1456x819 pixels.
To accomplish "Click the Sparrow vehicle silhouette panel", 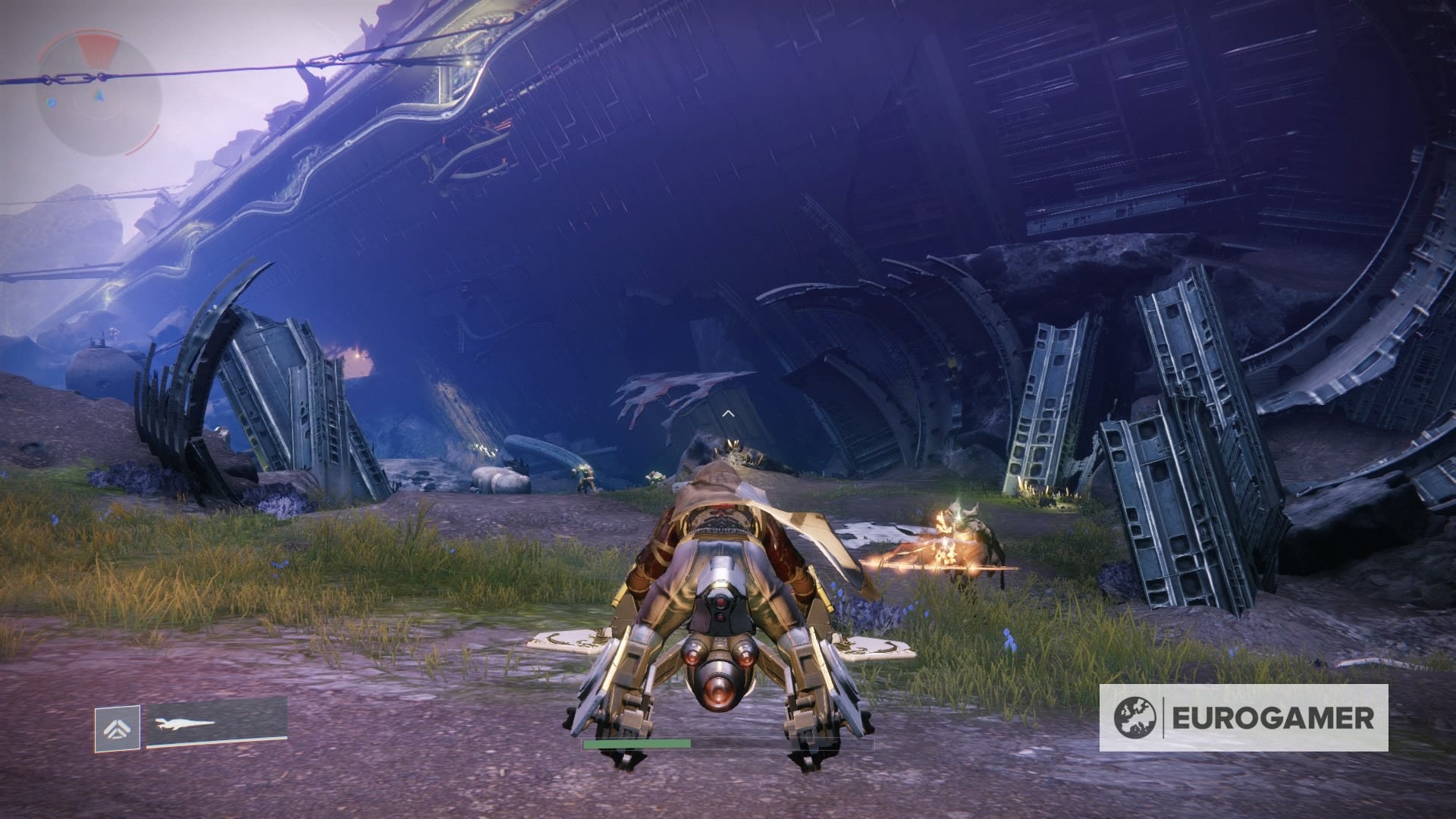I will coord(216,725).
